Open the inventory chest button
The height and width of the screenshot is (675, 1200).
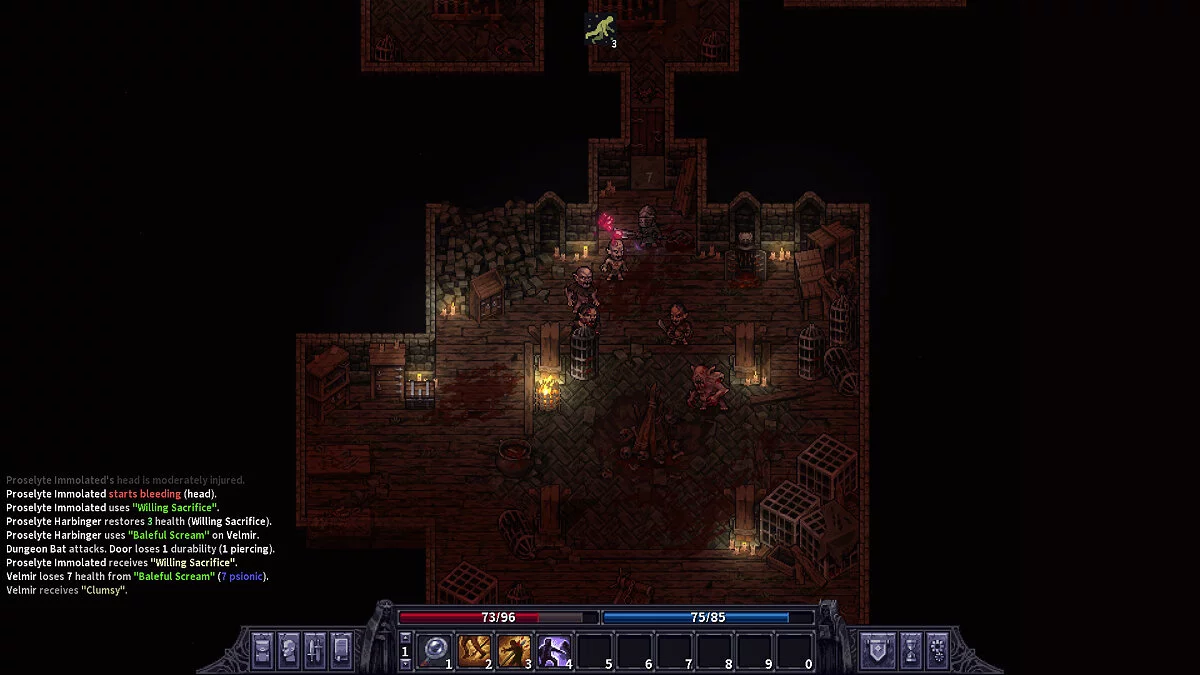(x=262, y=649)
